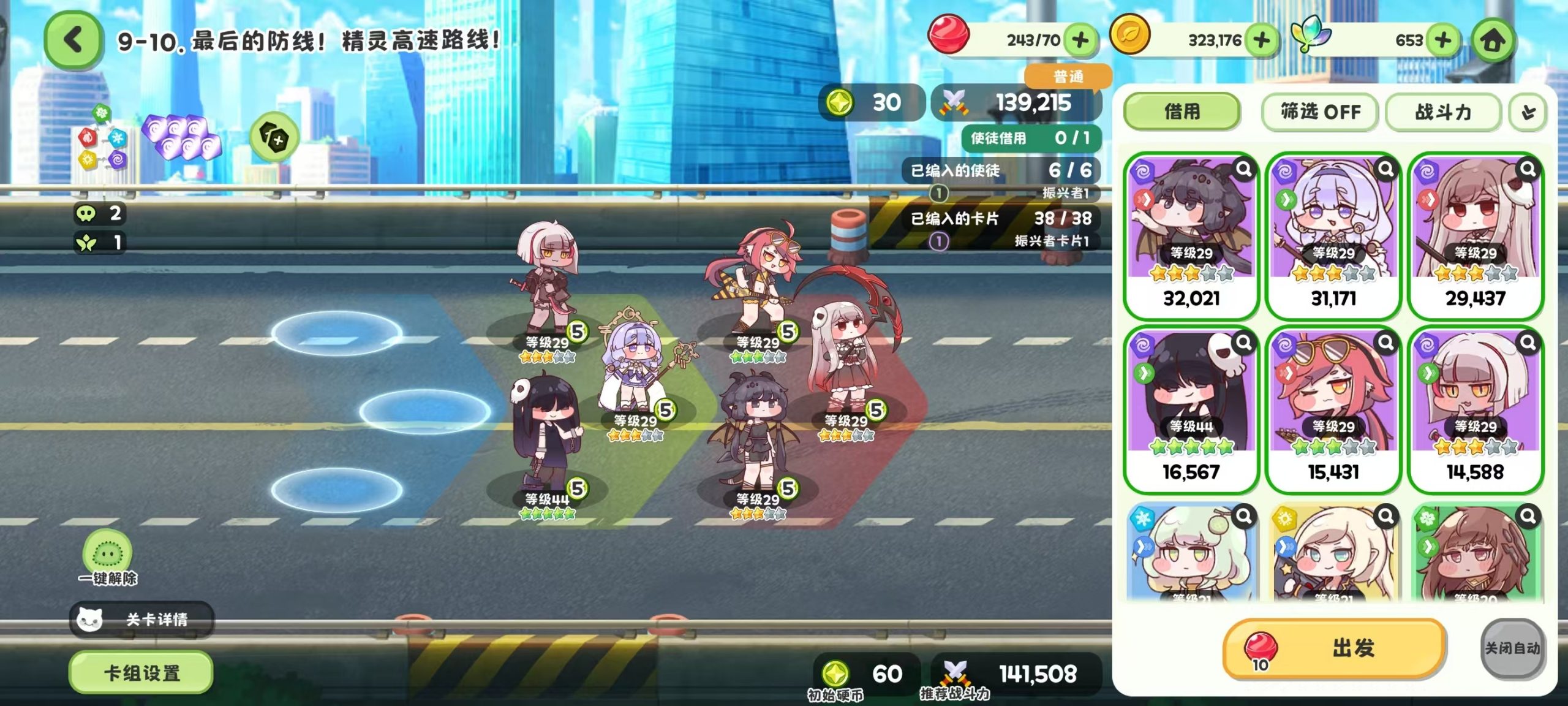Start the stage with 出发 button
The width and height of the screenshot is (1568, 706).
1335,648
